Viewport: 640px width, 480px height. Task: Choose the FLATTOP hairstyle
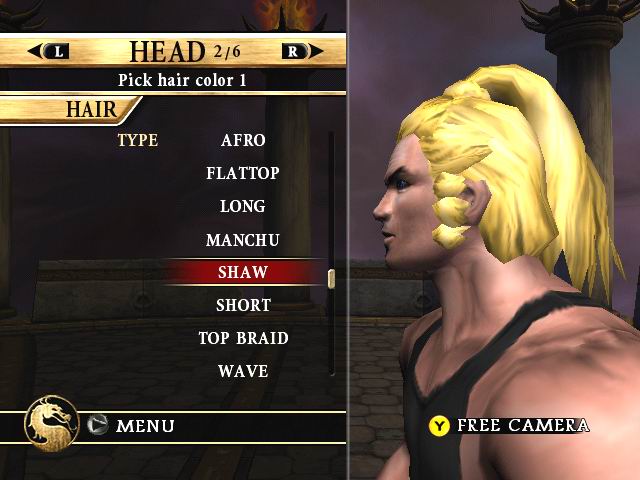[x=243, y=173]
